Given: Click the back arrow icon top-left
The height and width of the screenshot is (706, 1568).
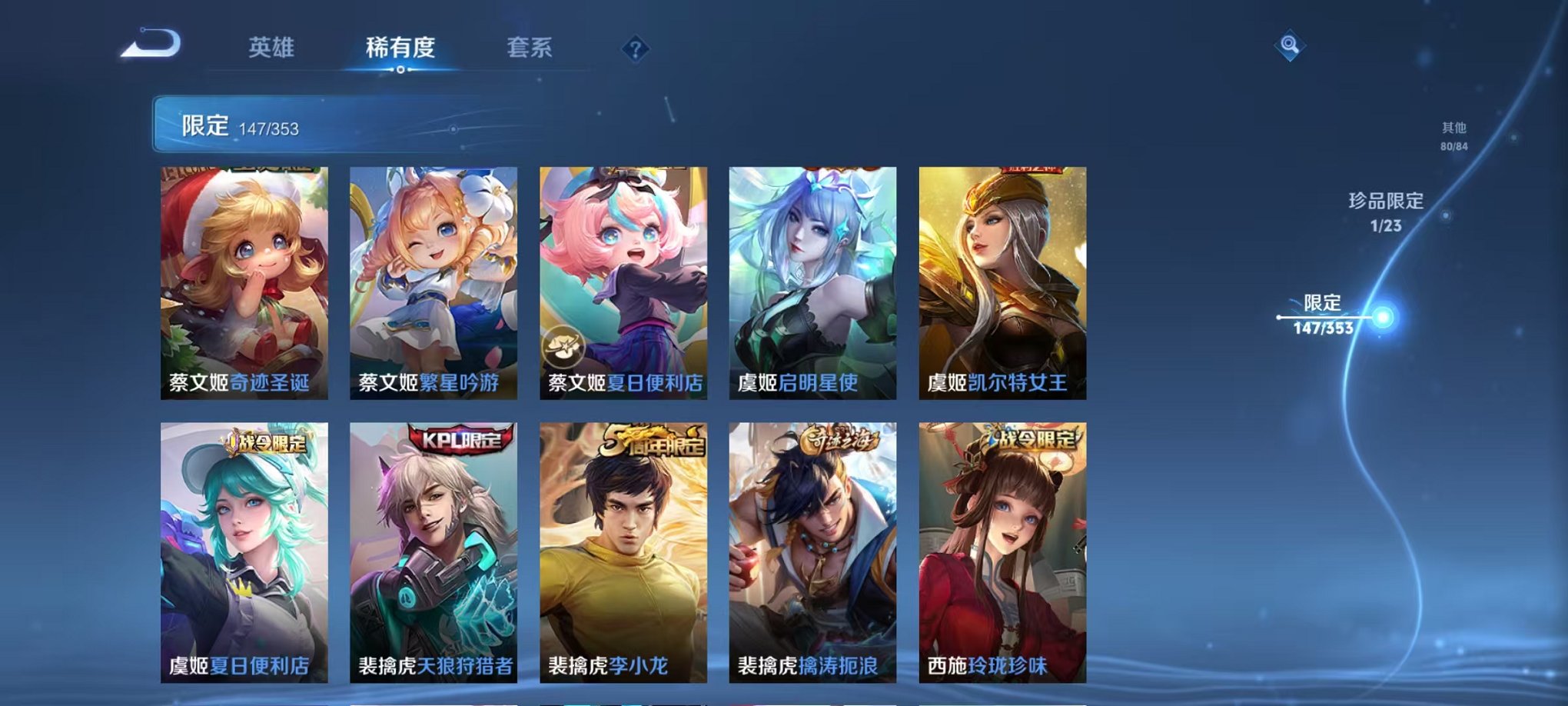Looking at the screenshot, I should (148, 44).
